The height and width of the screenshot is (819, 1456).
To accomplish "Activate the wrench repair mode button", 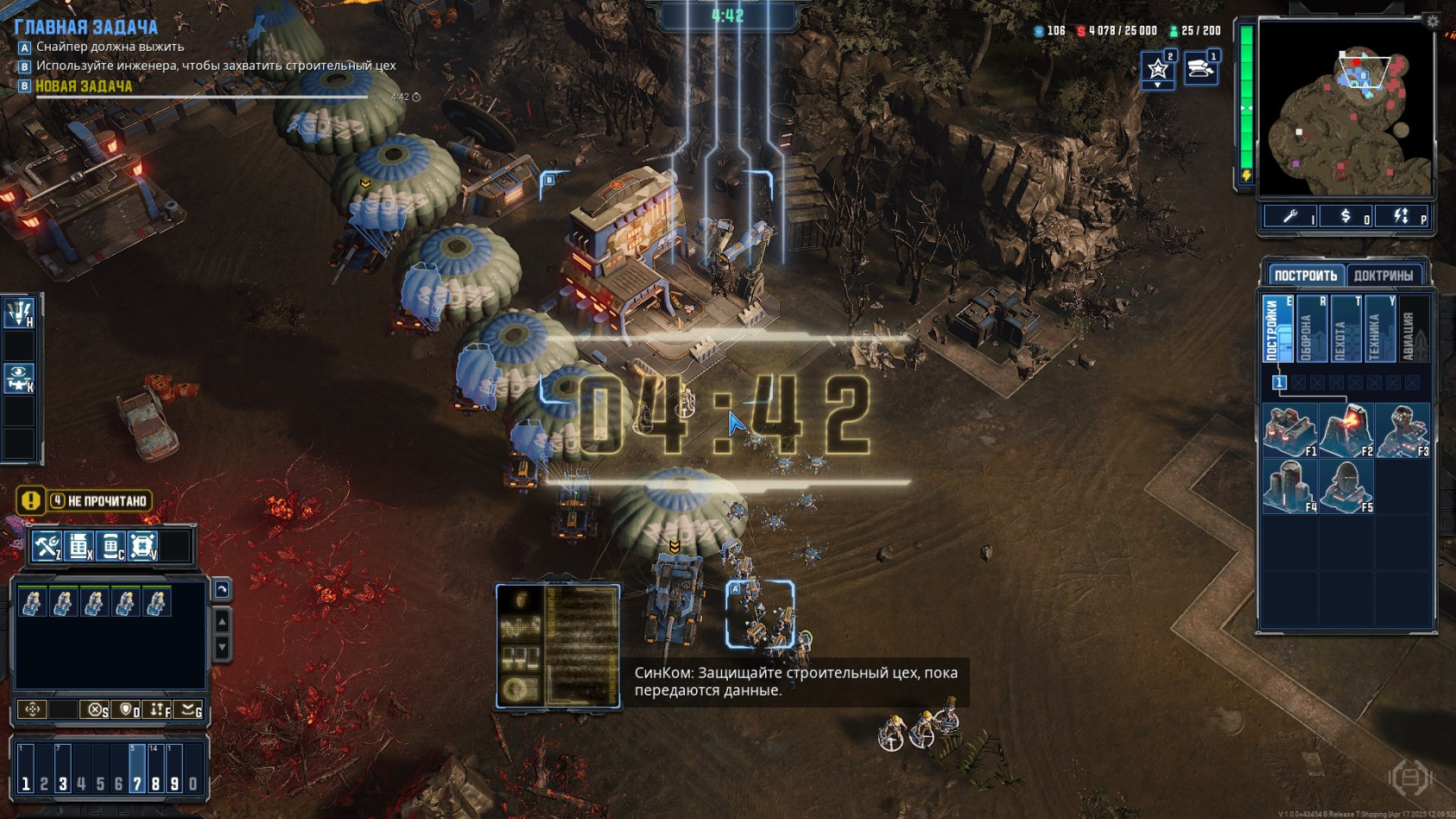I will pos(1290,217).
